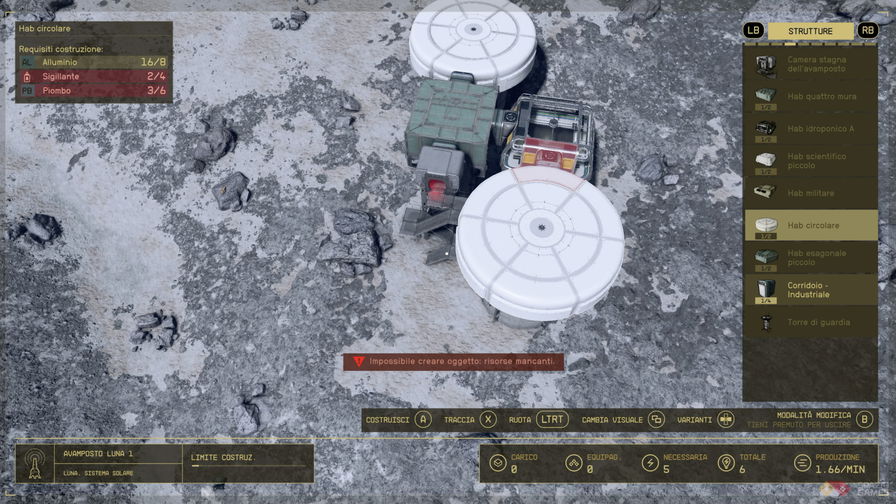Image resolution: width=896 pixels, height=504 pixels.
Task: Select the Hab militare entry
Action: coord(811,193)
